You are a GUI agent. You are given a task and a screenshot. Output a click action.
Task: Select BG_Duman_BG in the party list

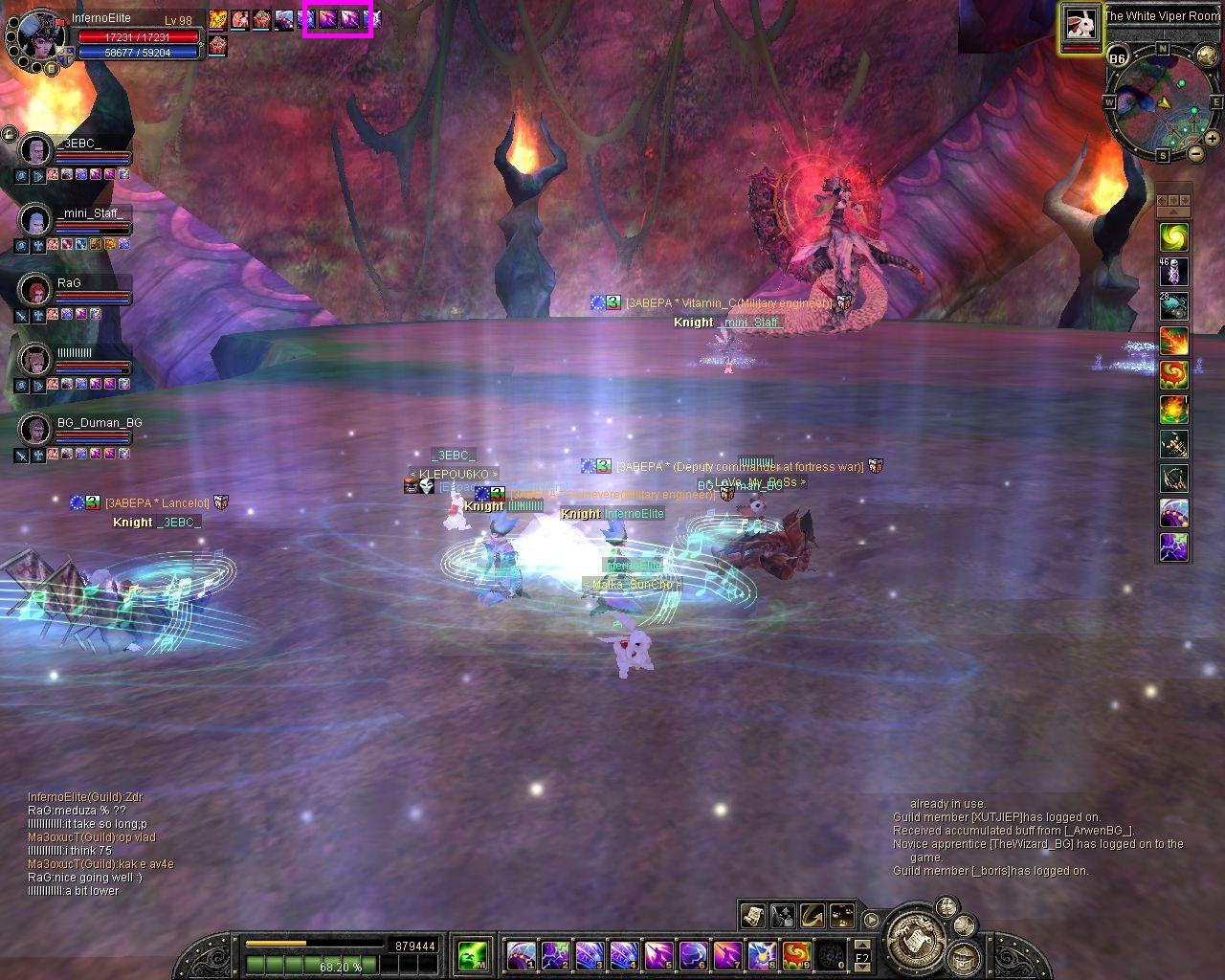tap(35, 430)
